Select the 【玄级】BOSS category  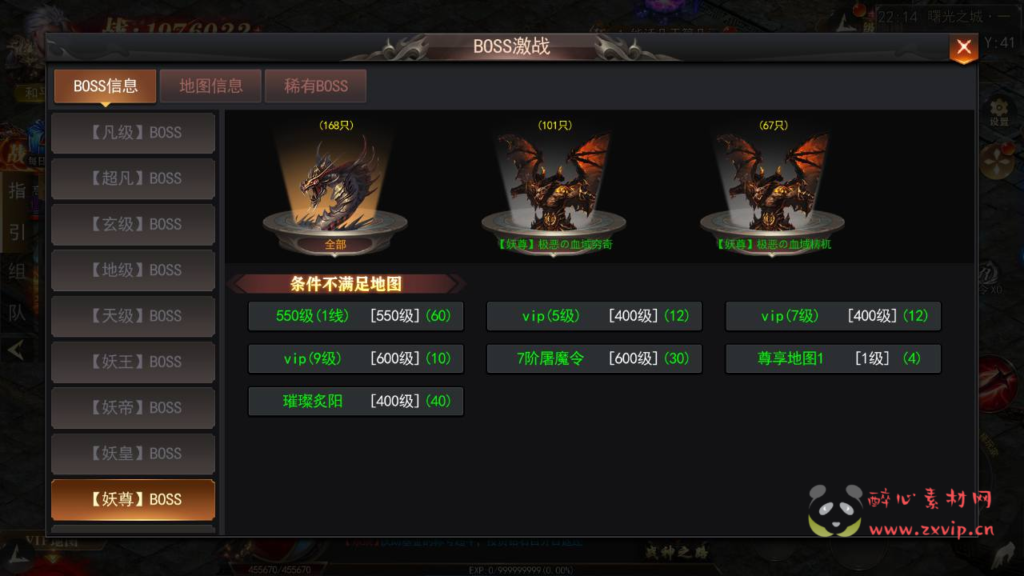pyautogui.click(x=133, y=224)
